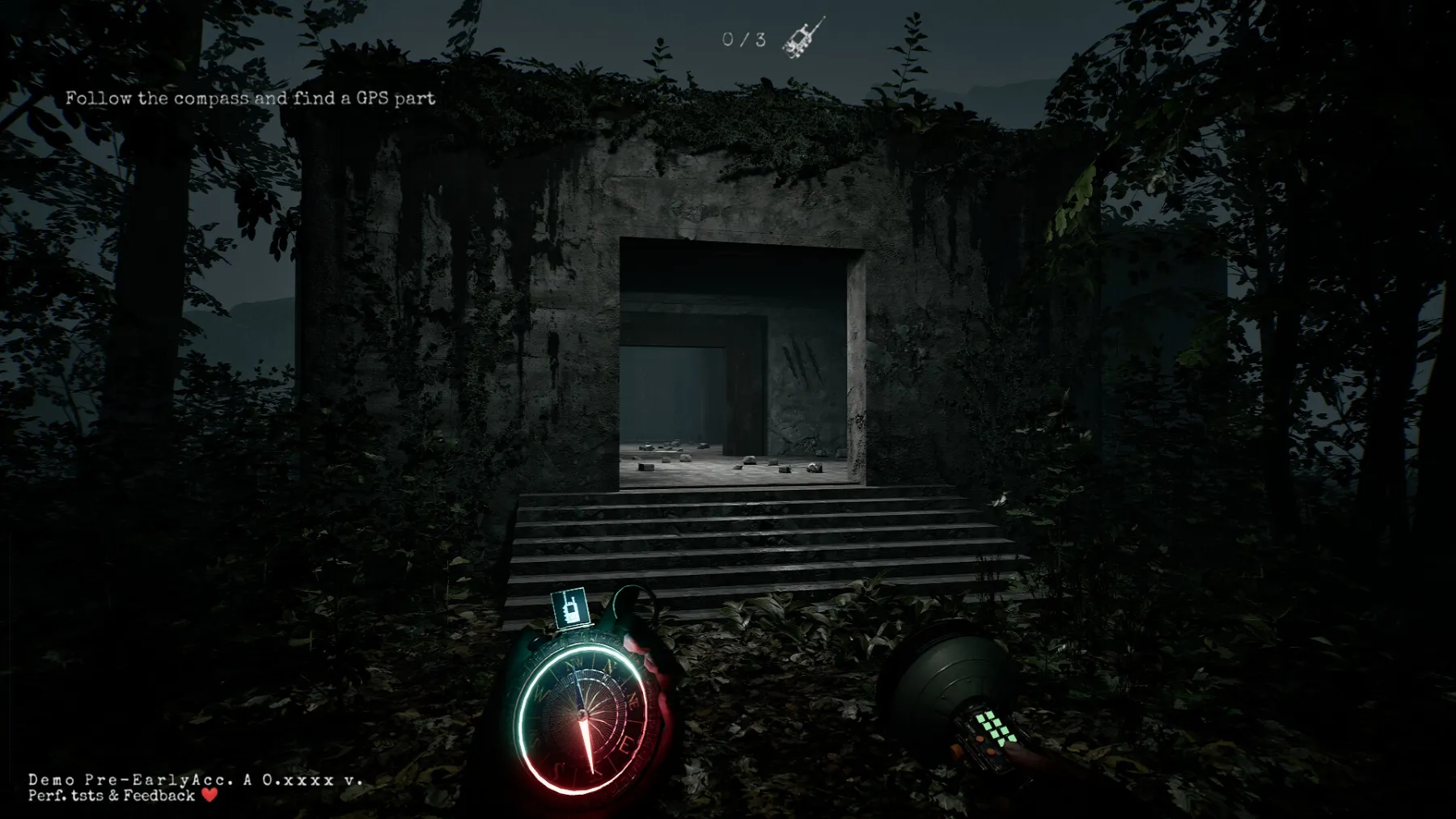1456x819 pixels.
Task: Click the walkie-talkie icon above the compass
Action: pos(569,607)
